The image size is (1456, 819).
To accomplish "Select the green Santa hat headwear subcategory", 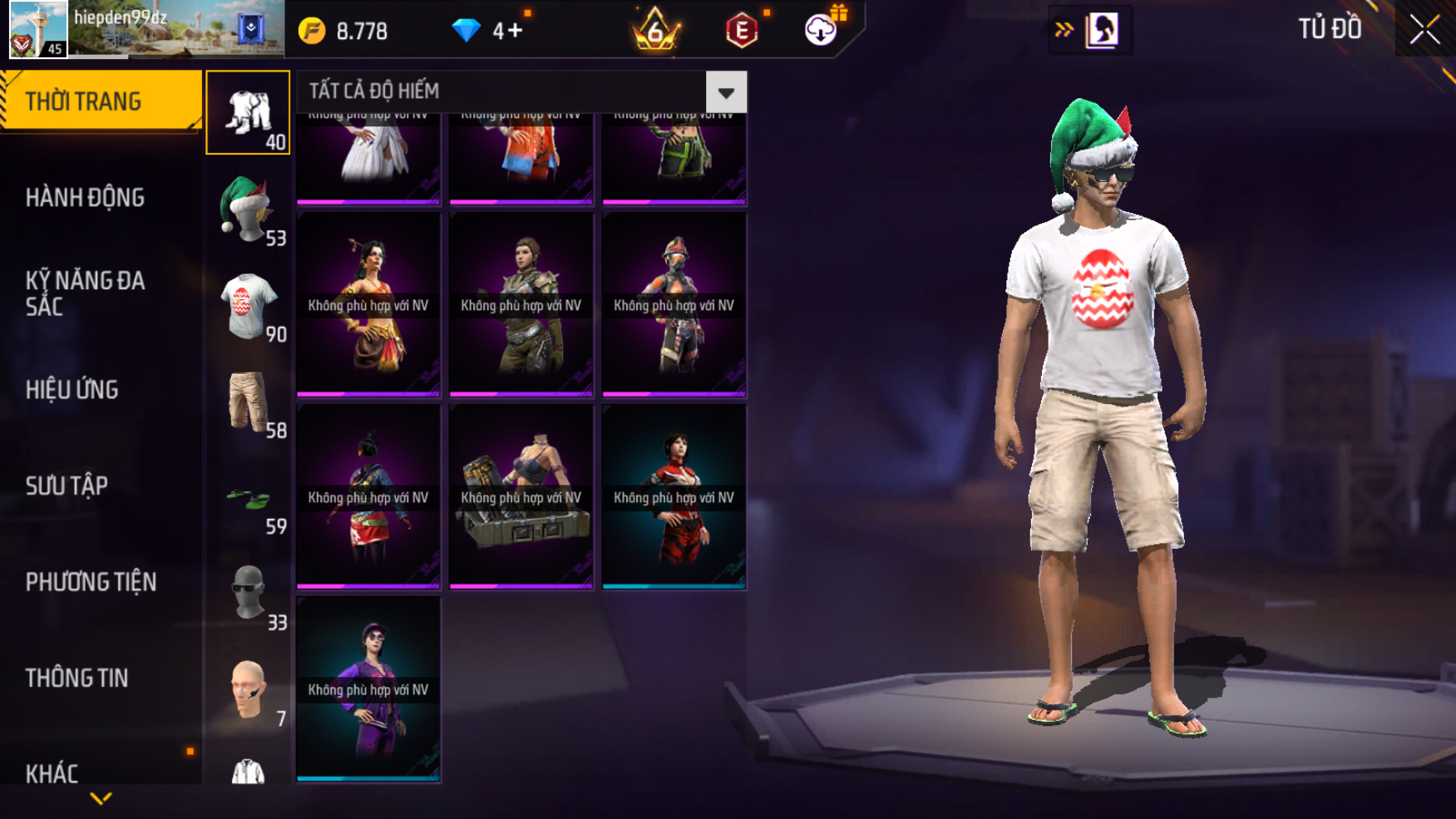I will pos(248,209).
